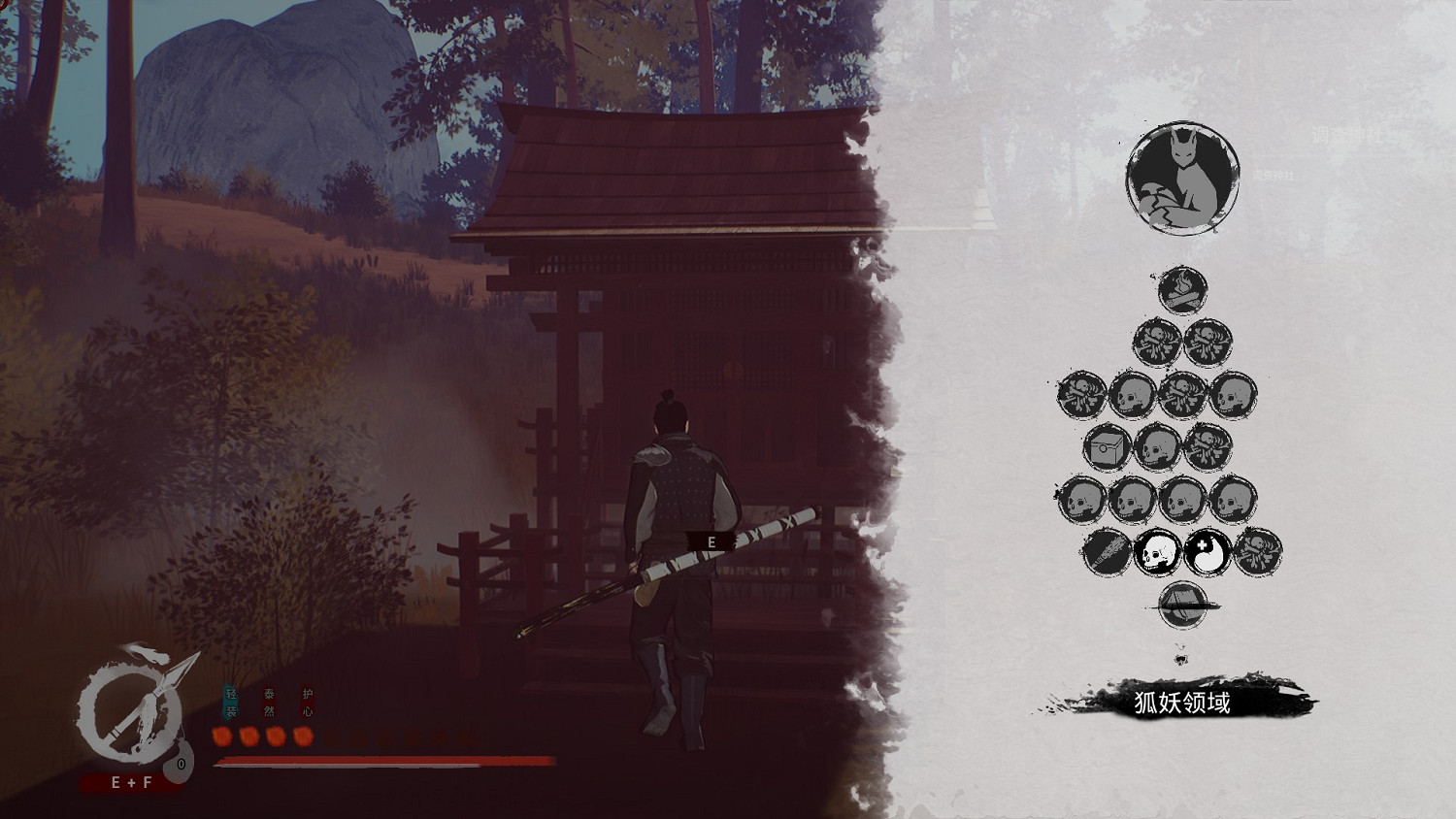Select the claw slash skill node

(1107, 551)
